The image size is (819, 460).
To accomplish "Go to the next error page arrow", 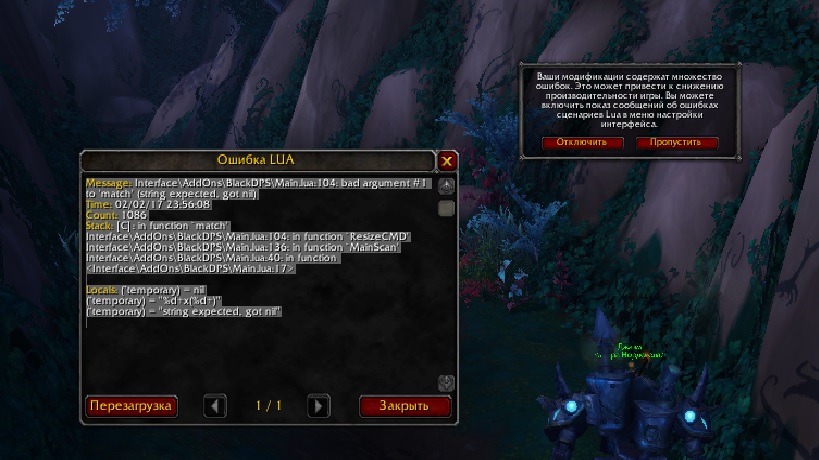I will (x=318, y=406).
